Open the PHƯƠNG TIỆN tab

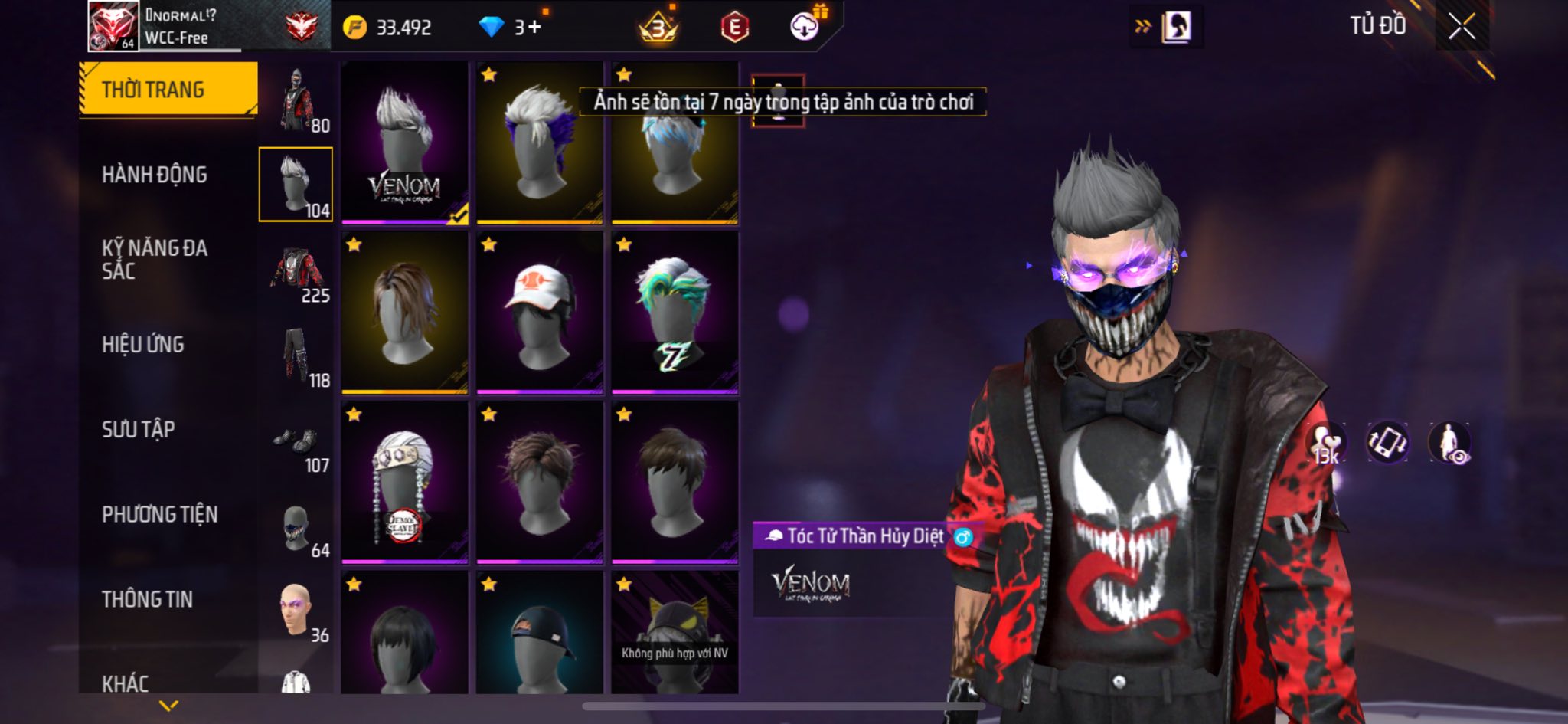[160, 515]
